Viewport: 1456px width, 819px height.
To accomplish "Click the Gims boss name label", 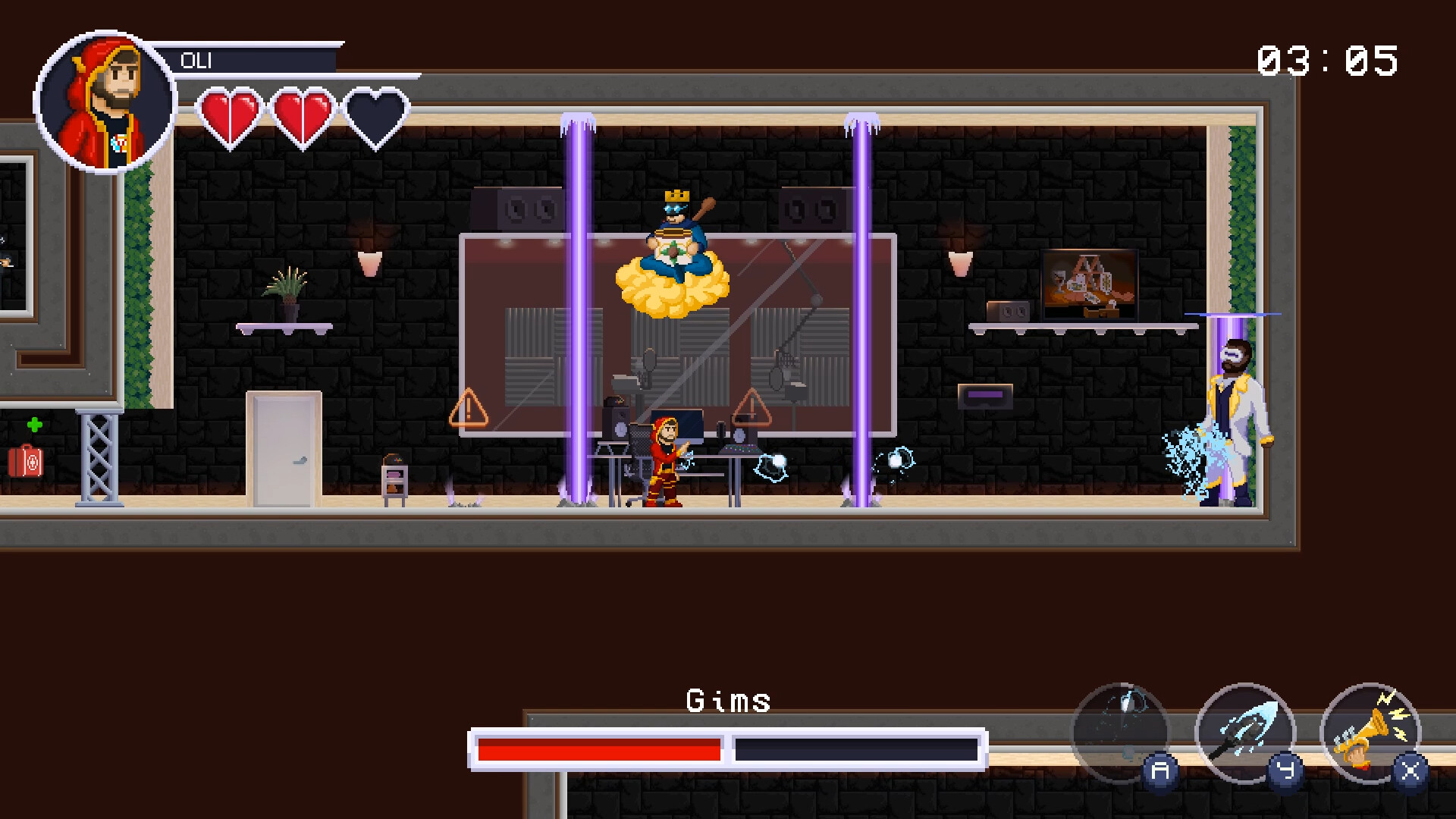I will point(727,701).
